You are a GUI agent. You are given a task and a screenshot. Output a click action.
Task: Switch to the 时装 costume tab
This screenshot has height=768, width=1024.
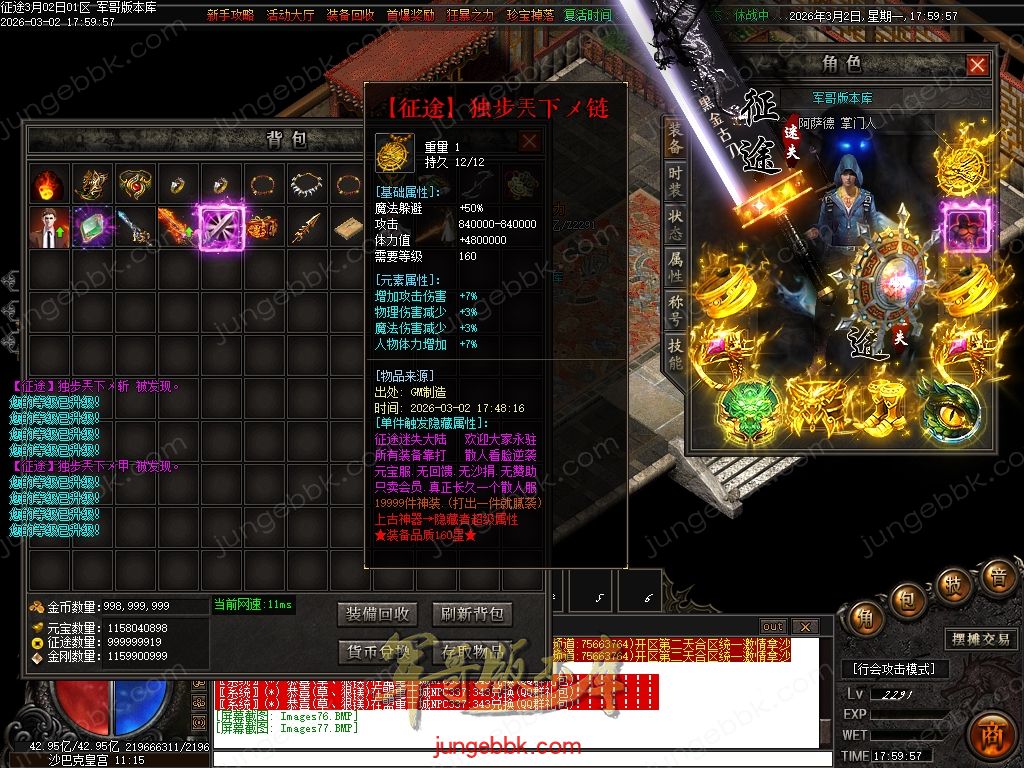[676, 184]
